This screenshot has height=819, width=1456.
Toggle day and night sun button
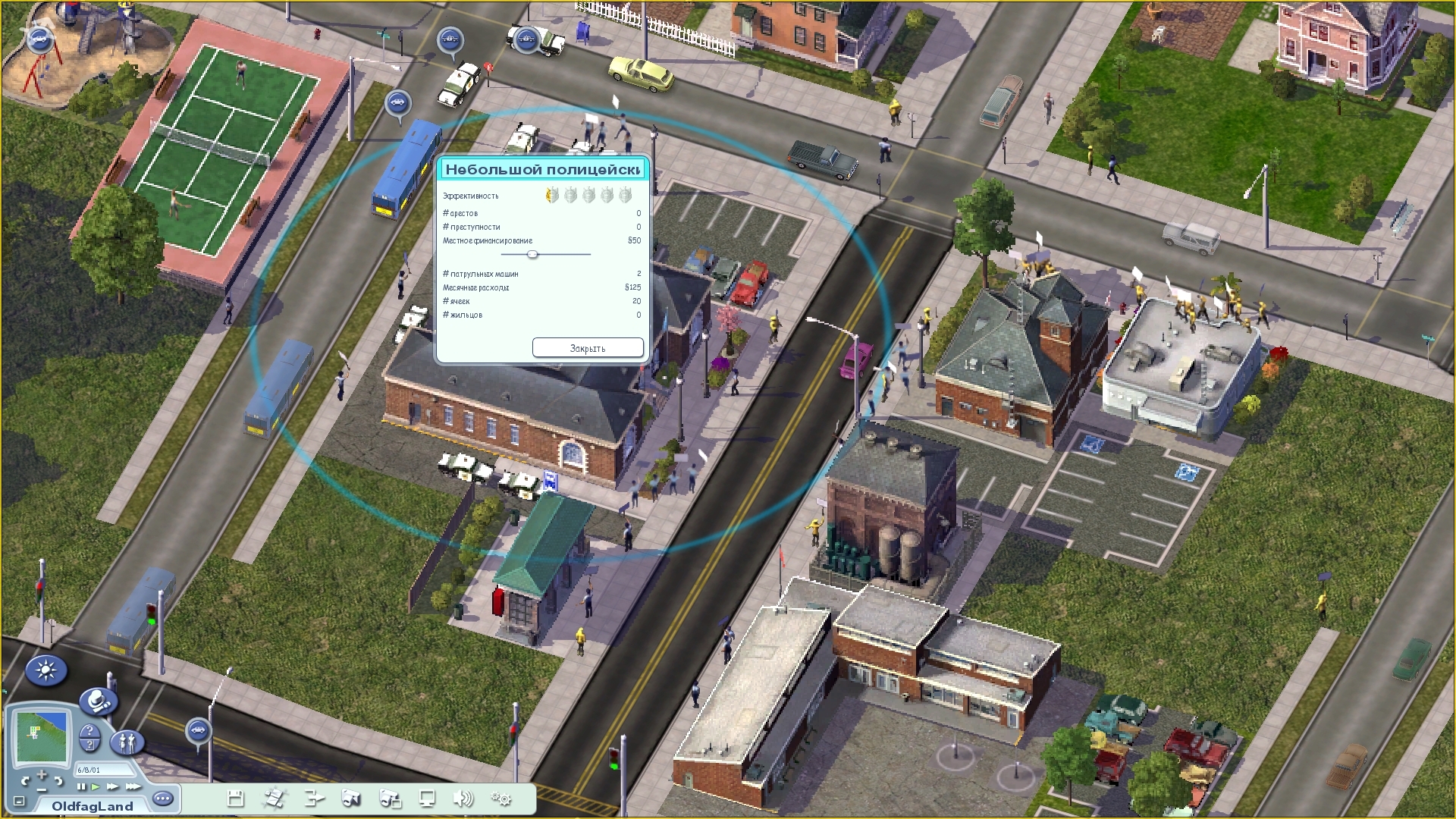(x=46, y=671)
